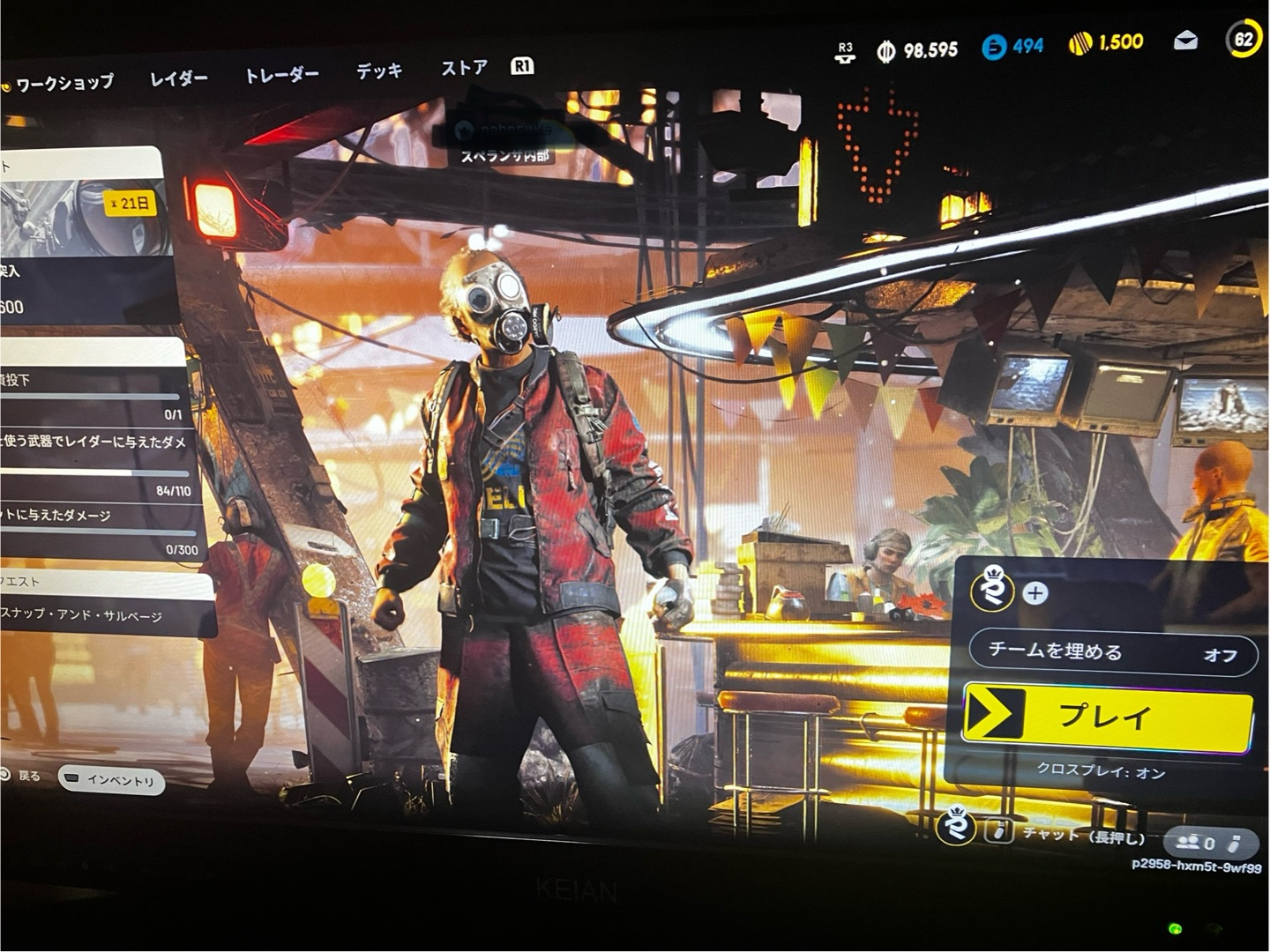The width and height of the screenshot is (1270, 952).
Task: Select the トレーダー tab
Action: 281,75
